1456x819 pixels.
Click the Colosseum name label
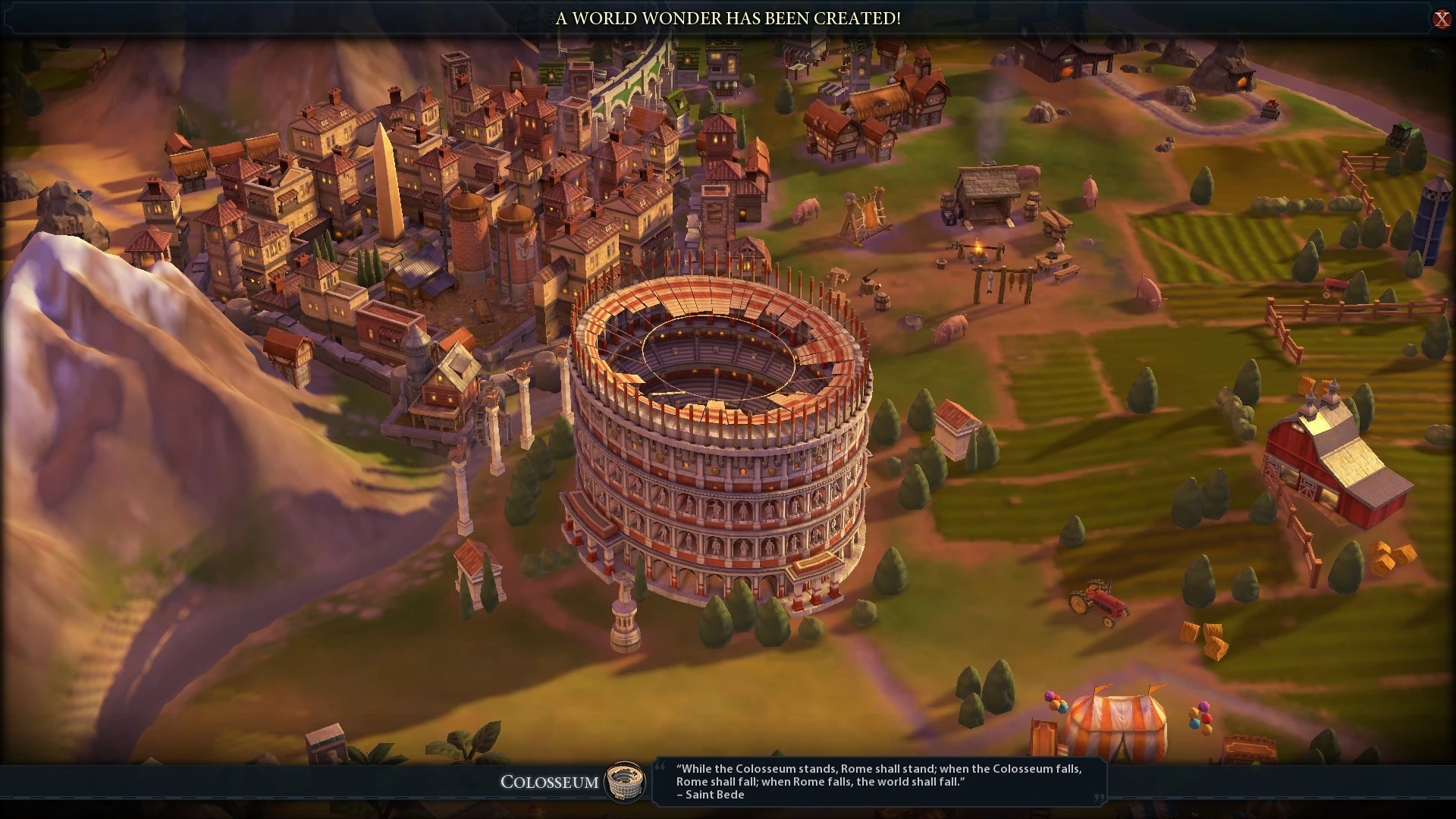pos(549,783)
